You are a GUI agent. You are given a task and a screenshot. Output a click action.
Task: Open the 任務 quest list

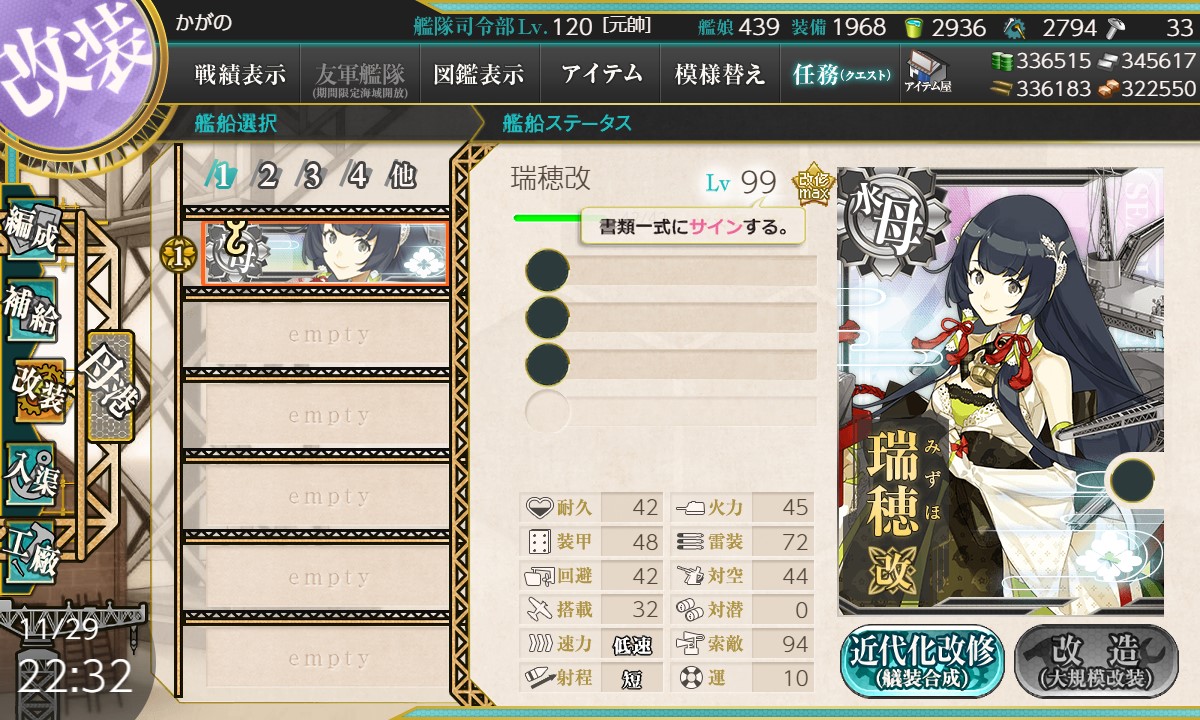tap(840, 74)
